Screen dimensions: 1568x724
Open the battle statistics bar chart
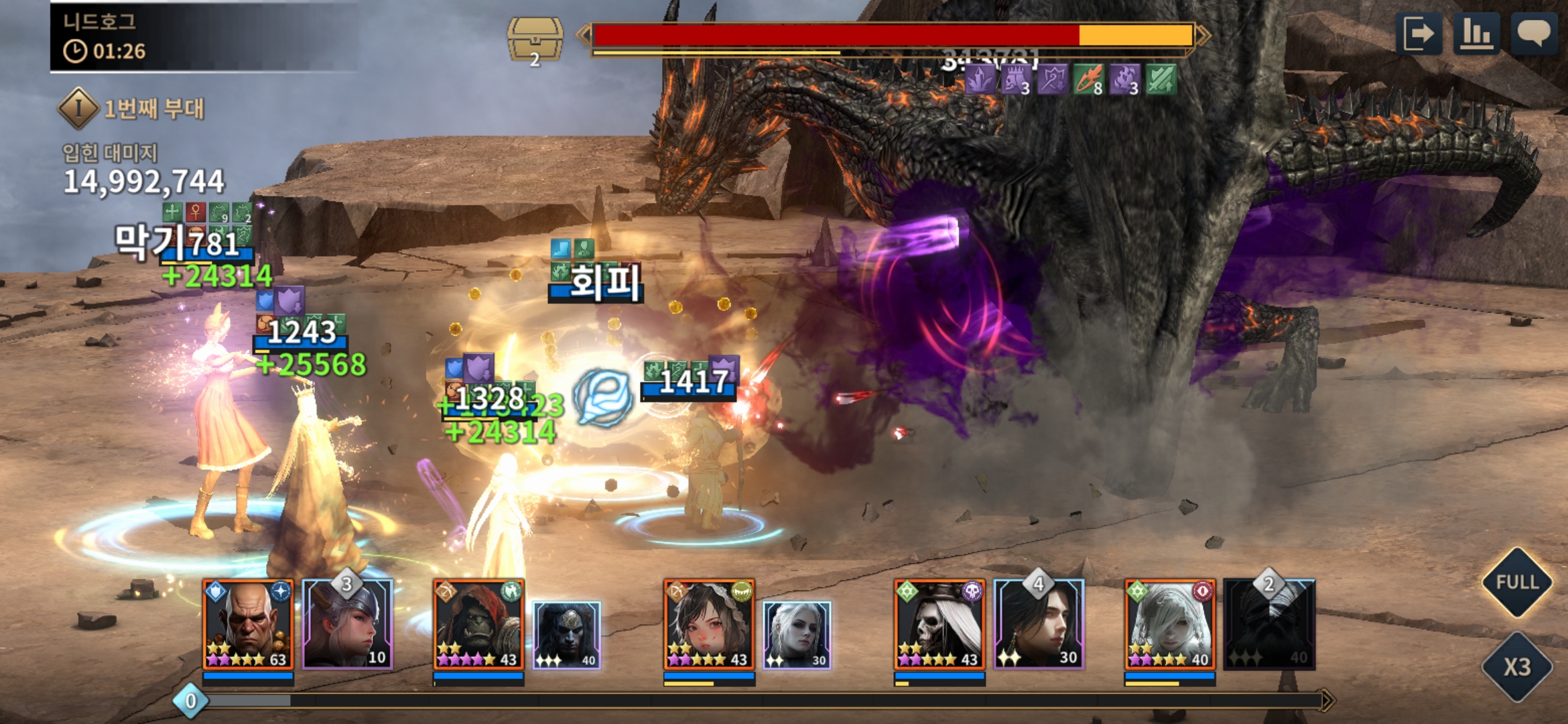click(x=1476, y=34)
